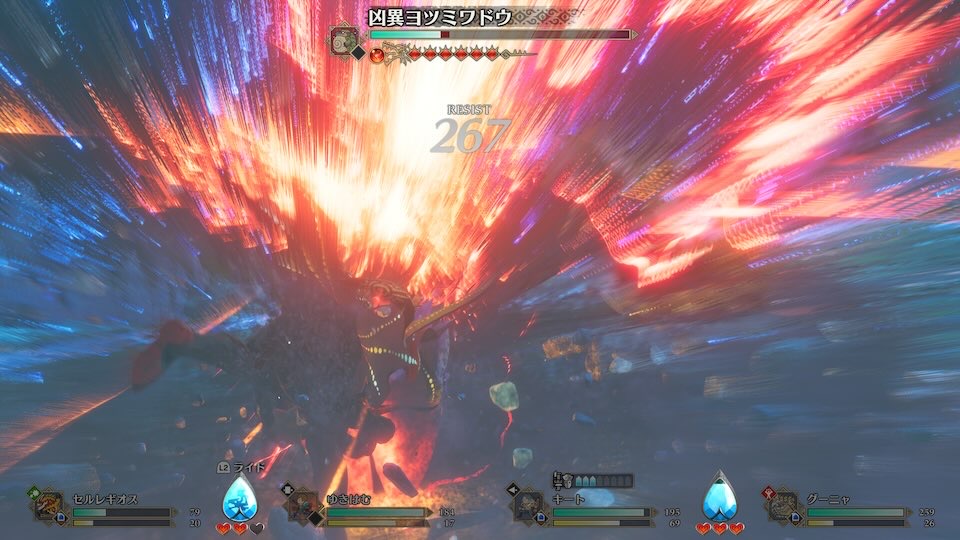Select the セルレギオス party portrait
Image resolution: width=960 pixels, height=540 pixels.
click(48, 506)
